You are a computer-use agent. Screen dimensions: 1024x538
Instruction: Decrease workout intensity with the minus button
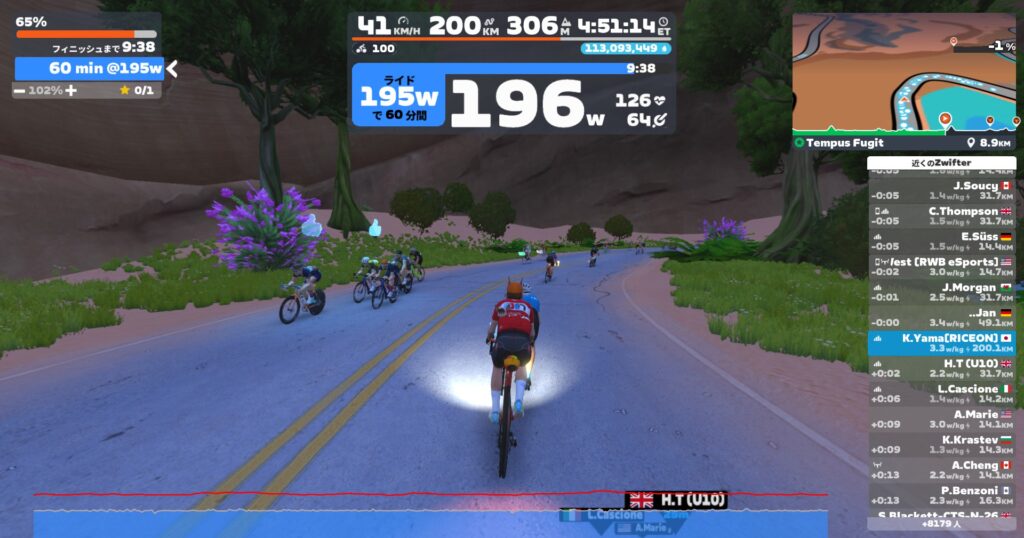pyautogui.click(x=19, y=90)
